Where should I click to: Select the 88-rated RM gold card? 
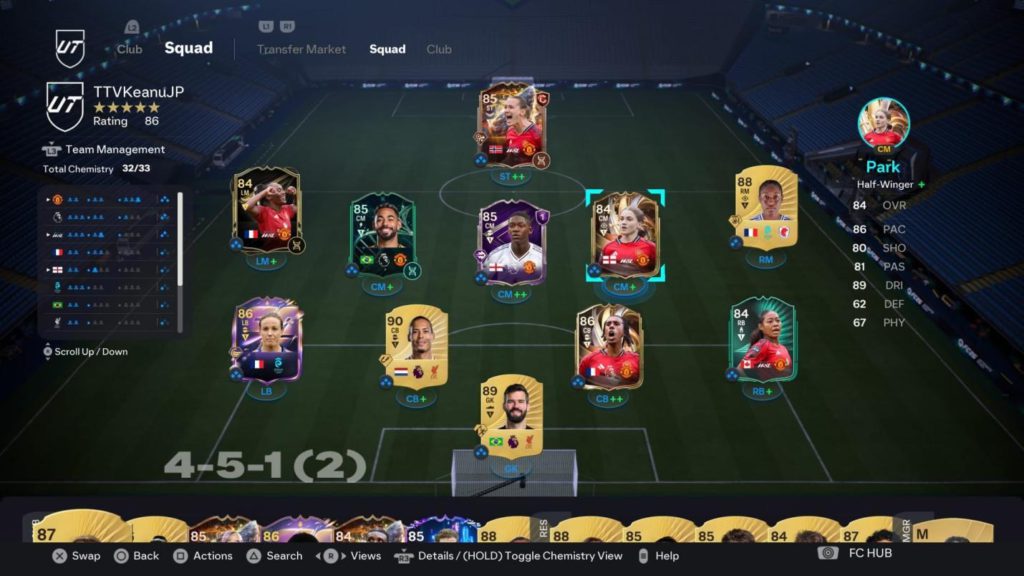click(766, 210)
